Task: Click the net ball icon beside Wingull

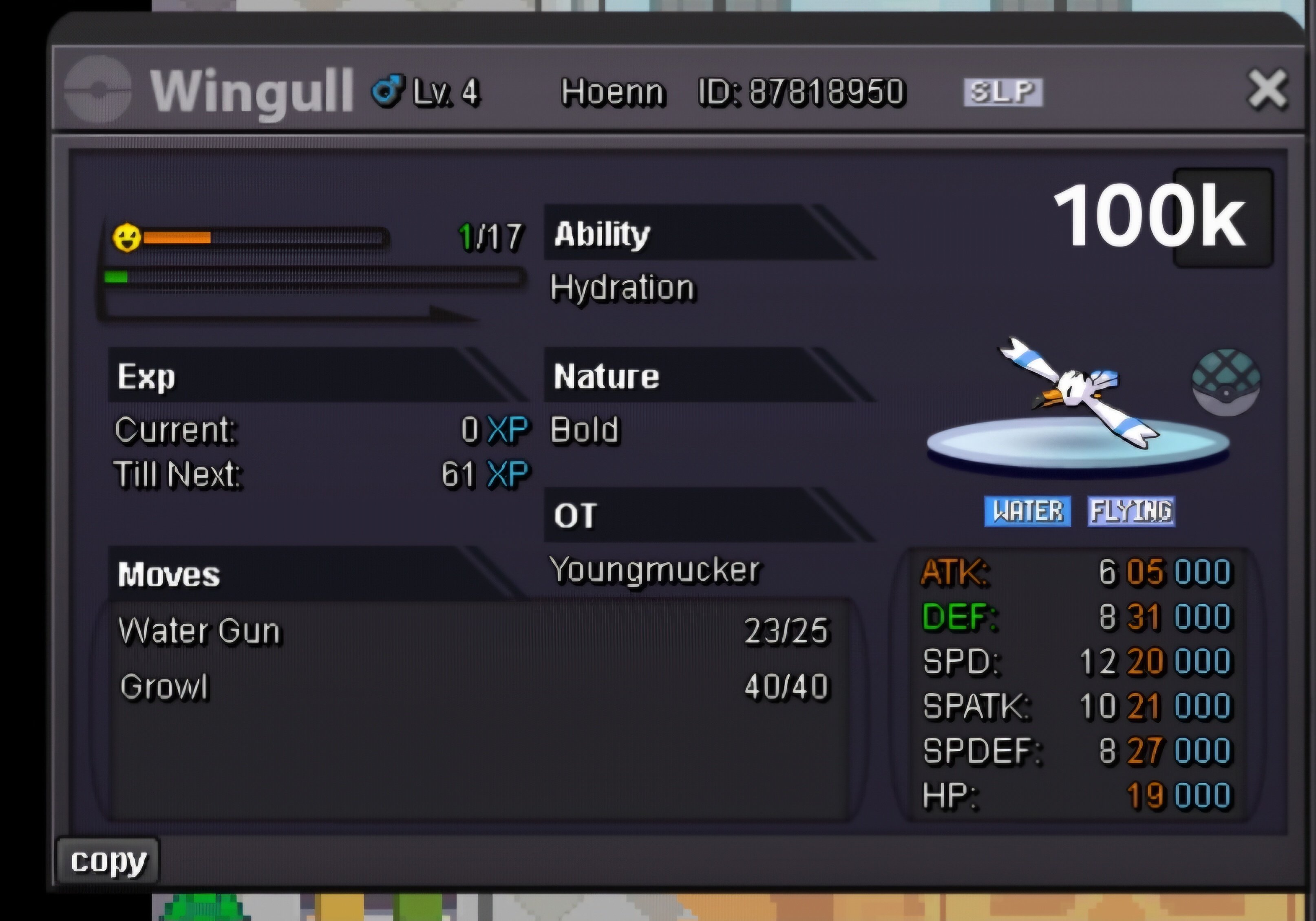Action: coord(1225,382)
